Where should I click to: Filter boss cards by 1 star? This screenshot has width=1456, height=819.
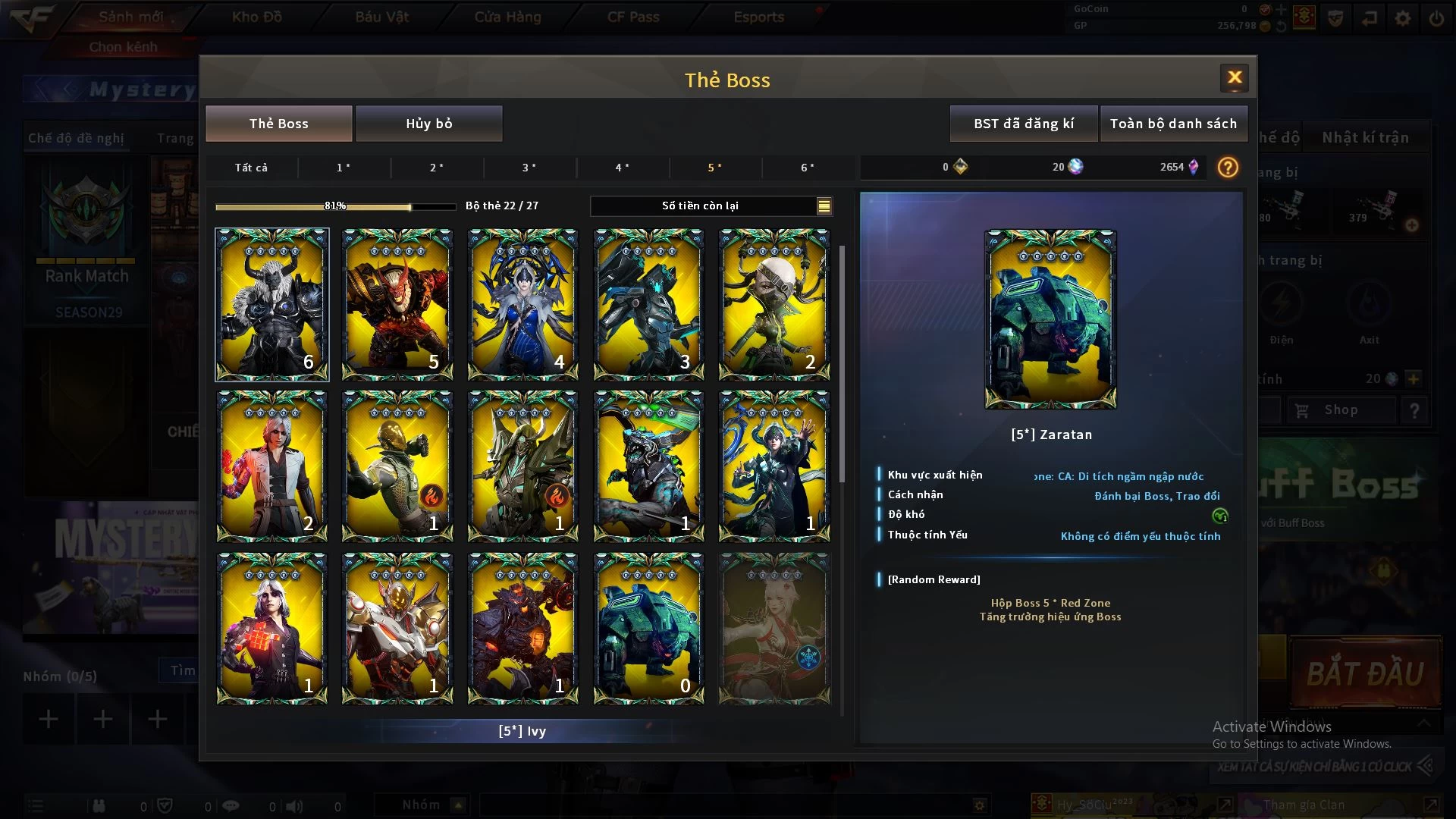pyautogui.click(x=344, y=168)
